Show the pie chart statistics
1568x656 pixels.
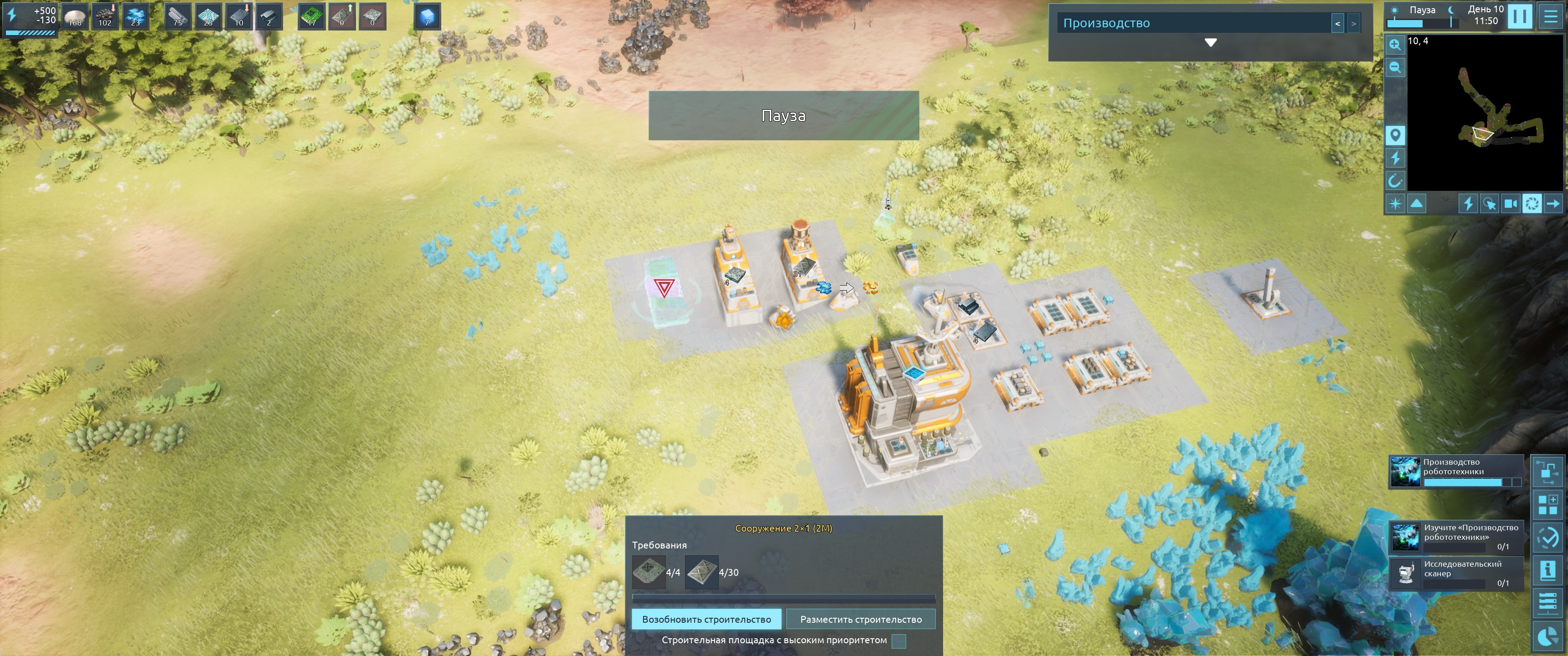(x=1547, y=636)
